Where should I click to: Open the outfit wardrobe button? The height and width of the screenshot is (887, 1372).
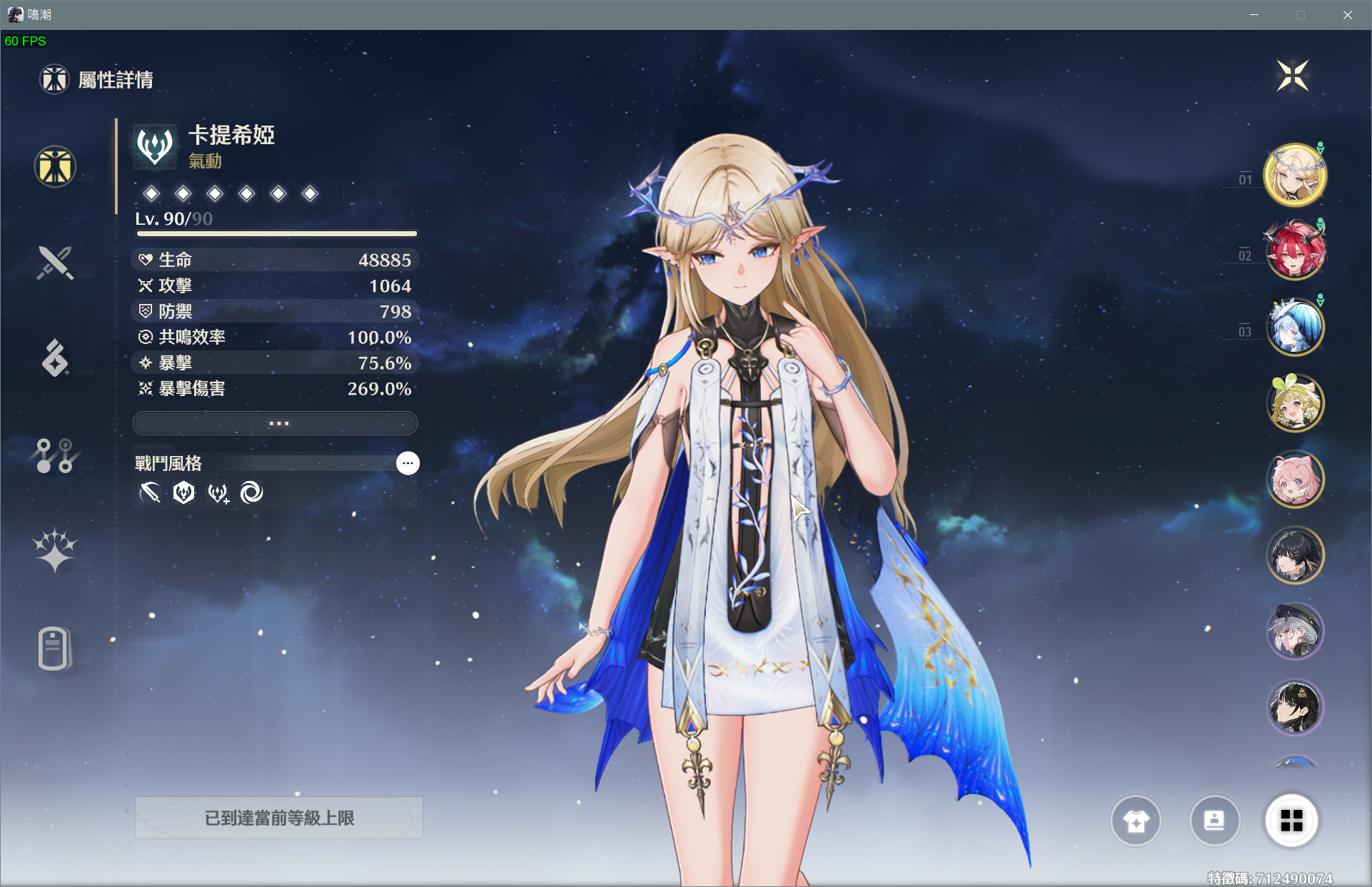tap(1136, 821)
